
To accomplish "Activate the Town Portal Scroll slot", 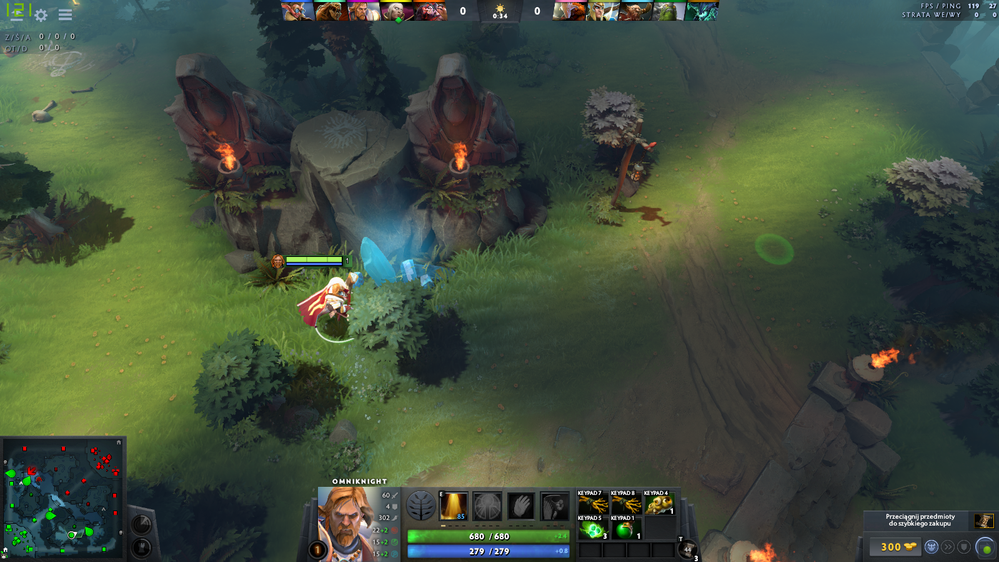I will (x=688, y=548).
